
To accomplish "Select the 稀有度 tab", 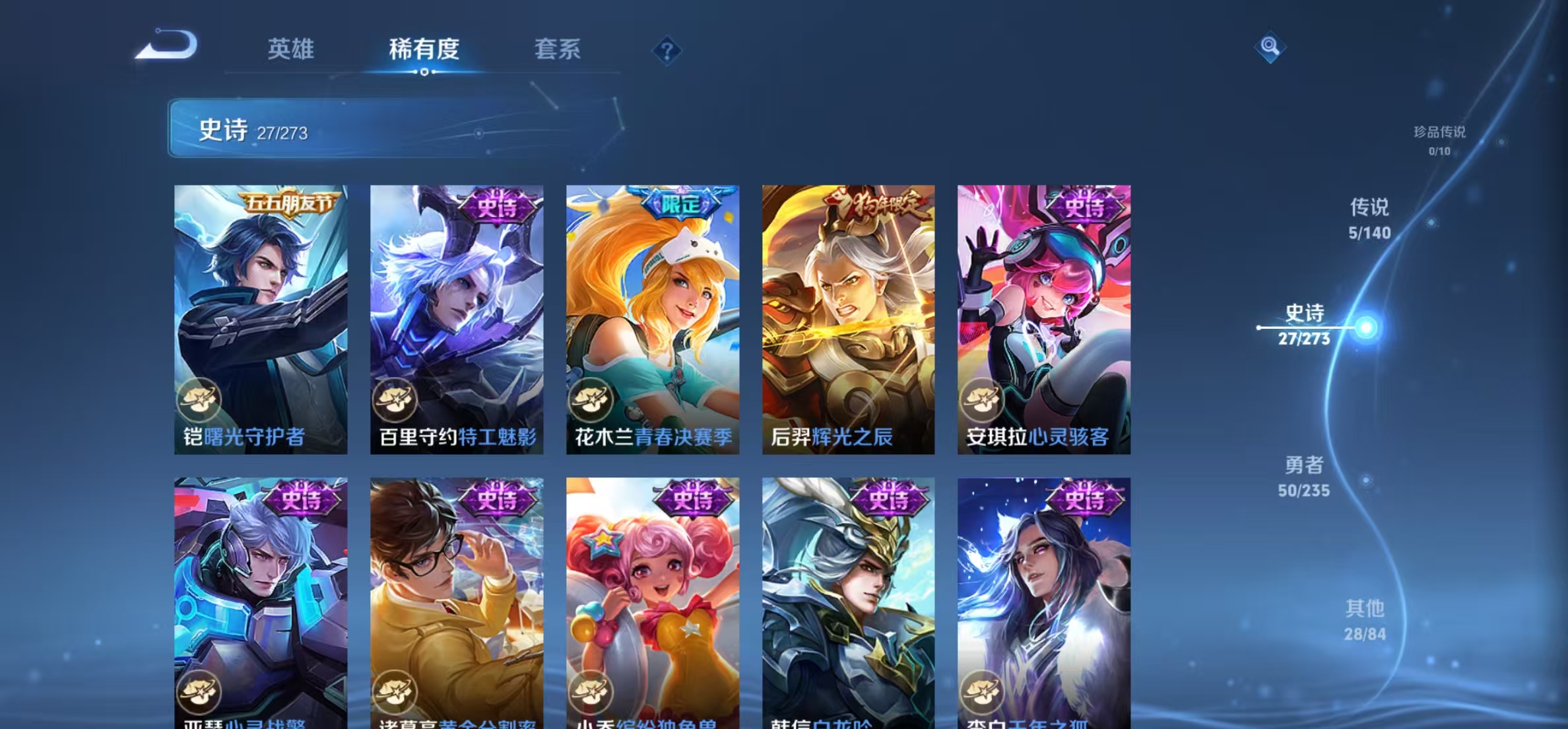I will pos(424,50).
